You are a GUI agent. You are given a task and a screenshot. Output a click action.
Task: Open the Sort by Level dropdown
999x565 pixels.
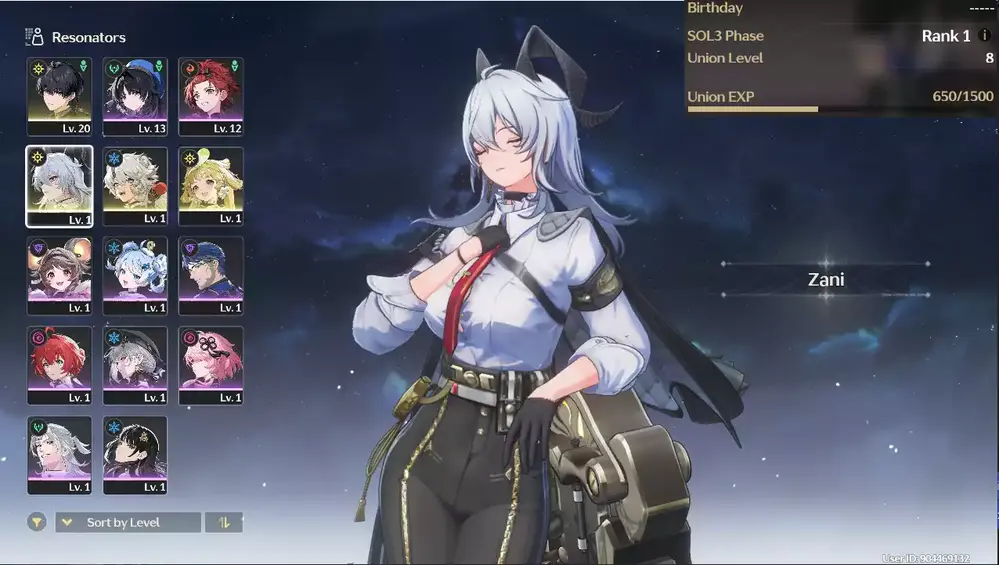click(x=128, y=522)
